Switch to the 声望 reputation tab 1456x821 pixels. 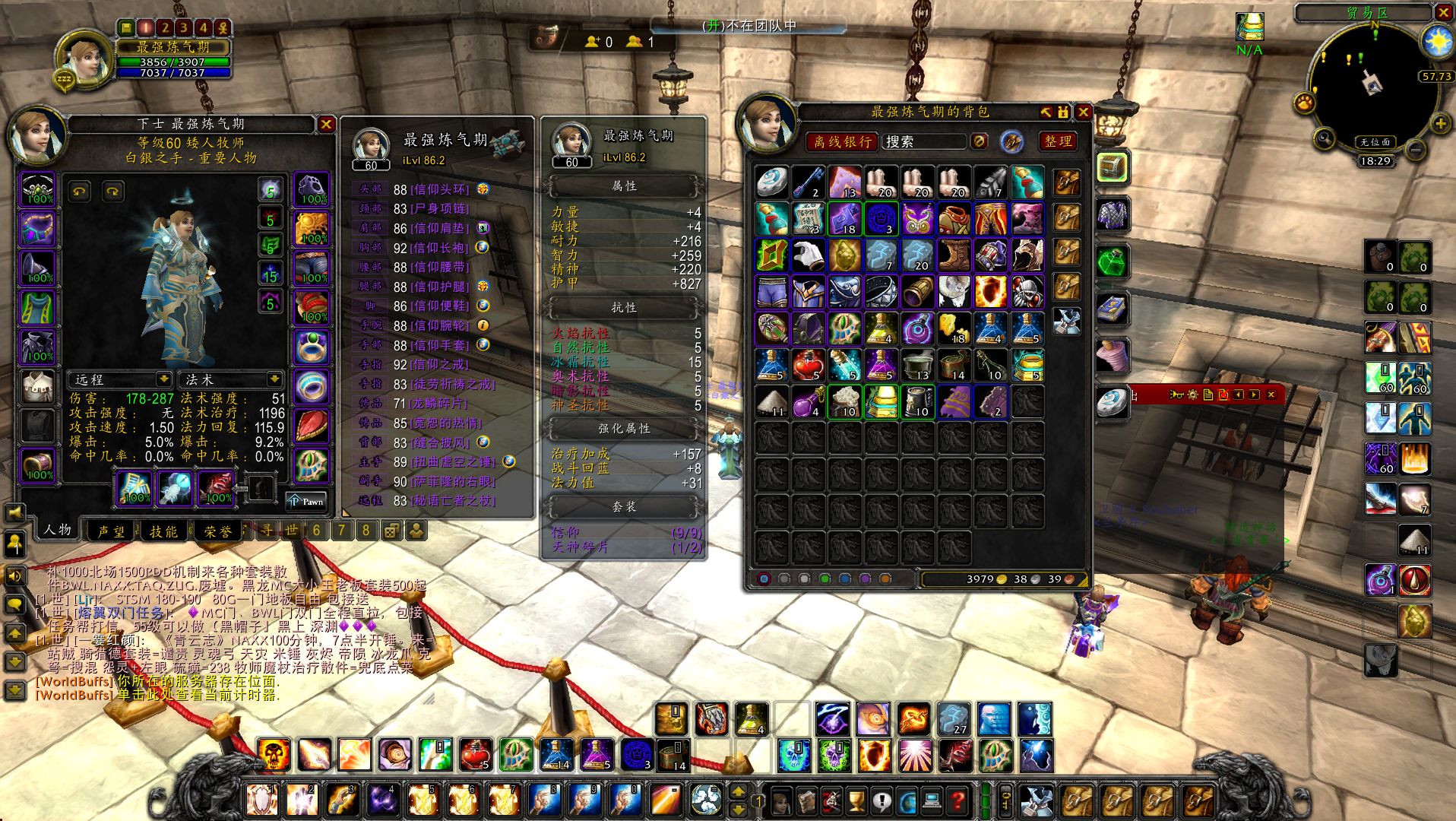(111, 531)
